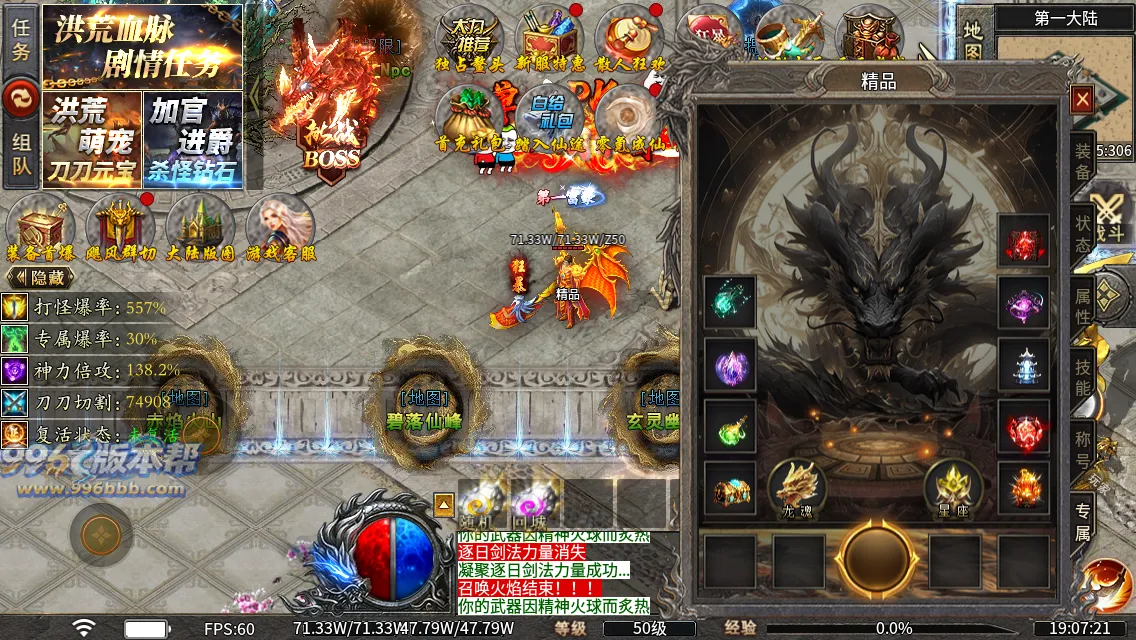Open the 装备首爆 chest icon
This screenshot has width=1136, height=640.
40,226
